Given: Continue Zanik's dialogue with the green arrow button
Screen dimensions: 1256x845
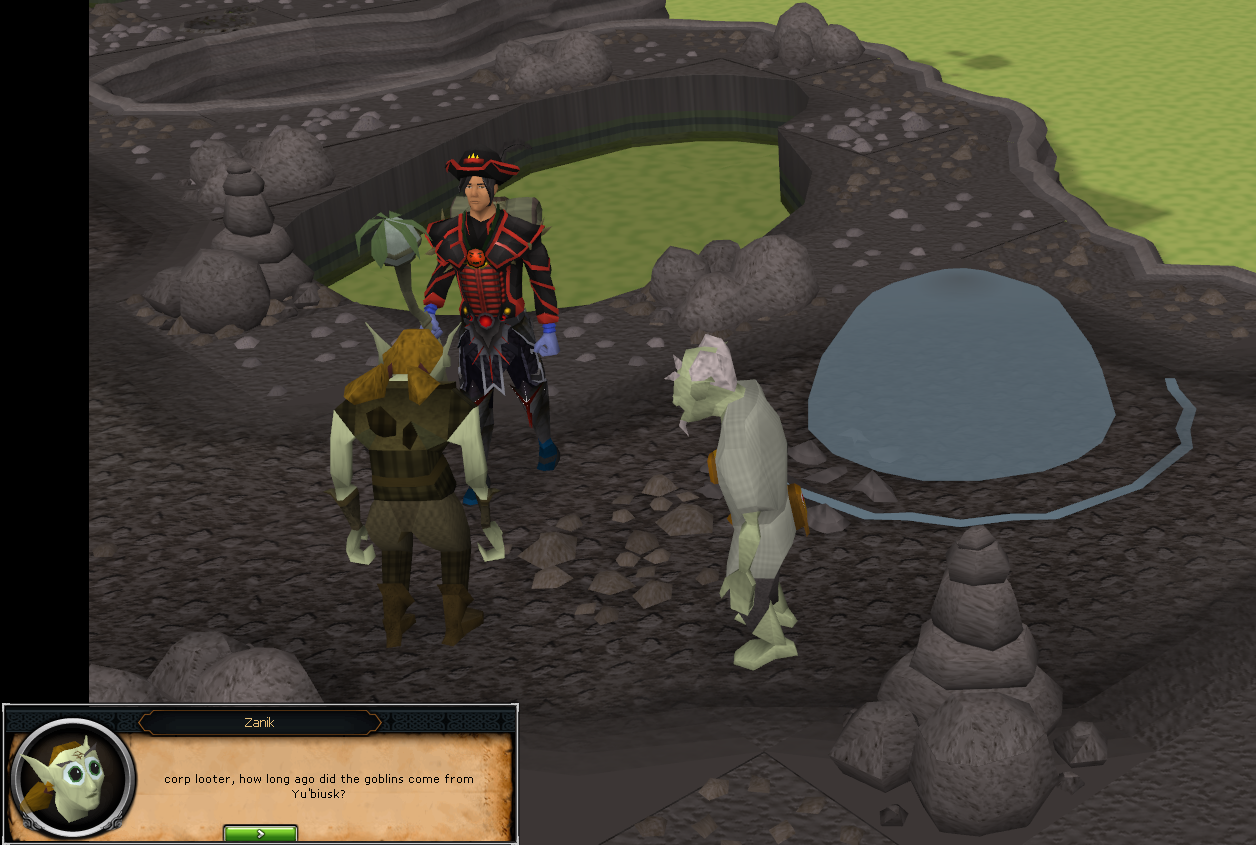Looking at the screenshot, I should [260, 833].
